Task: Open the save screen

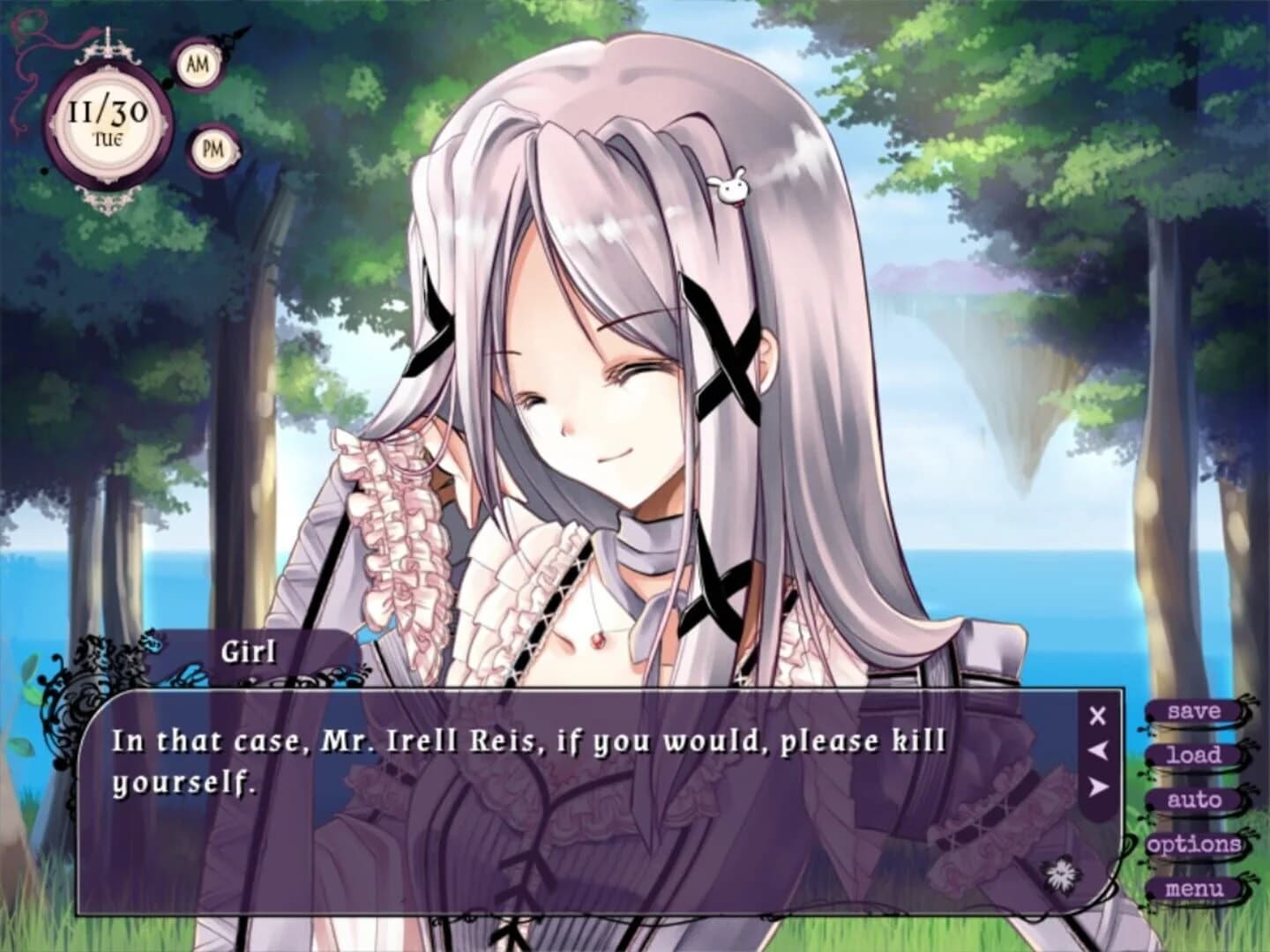Action: (x=1193, y=710)
